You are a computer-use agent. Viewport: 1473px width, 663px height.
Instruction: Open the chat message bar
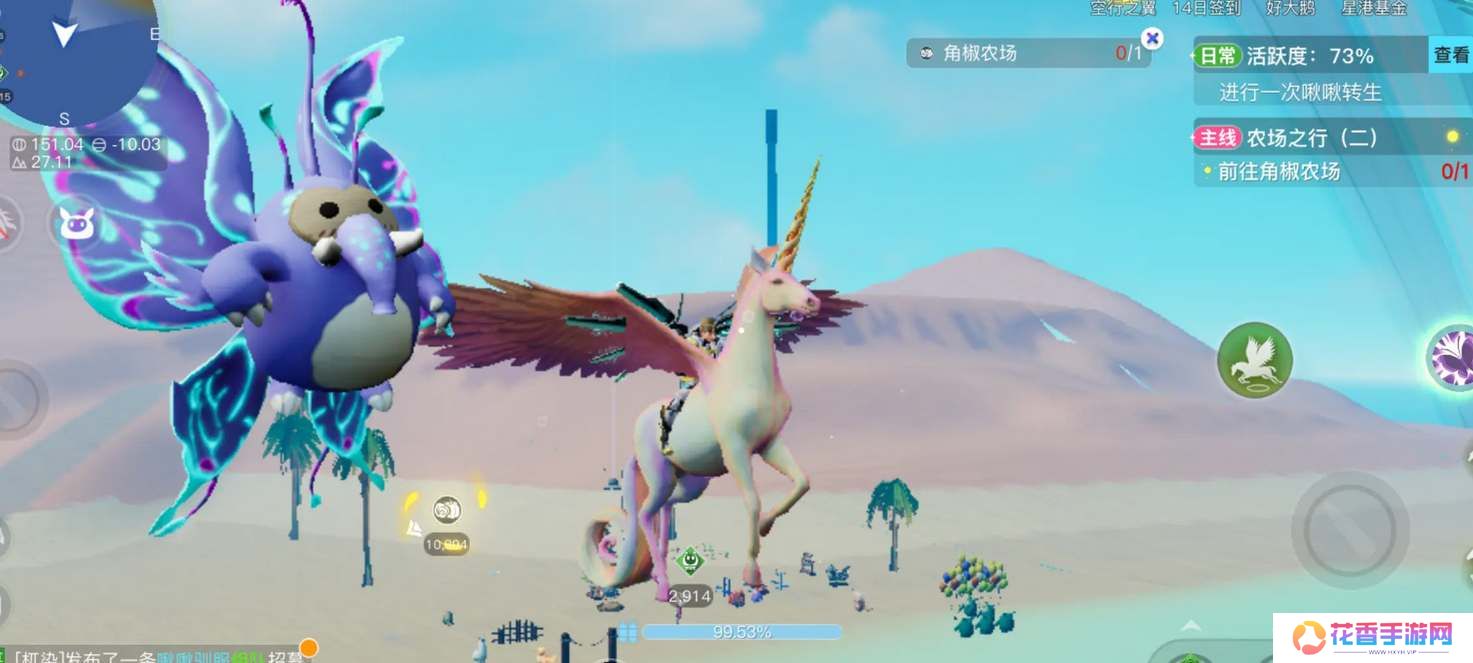[x=150, y=653]
